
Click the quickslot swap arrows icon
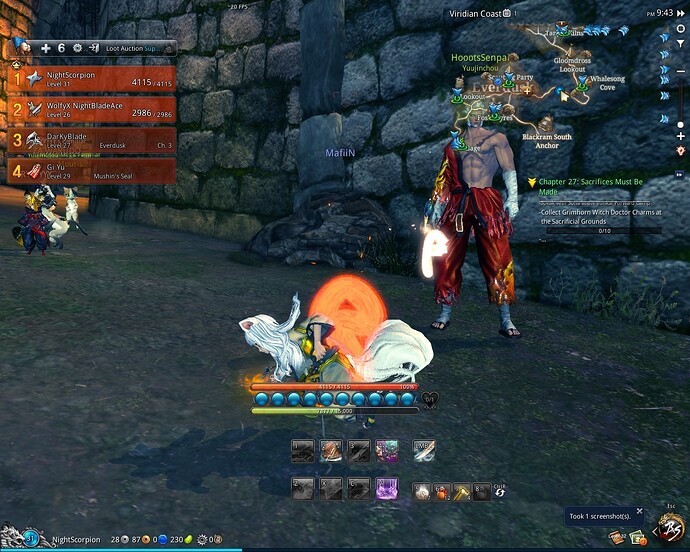click(499, 492)
